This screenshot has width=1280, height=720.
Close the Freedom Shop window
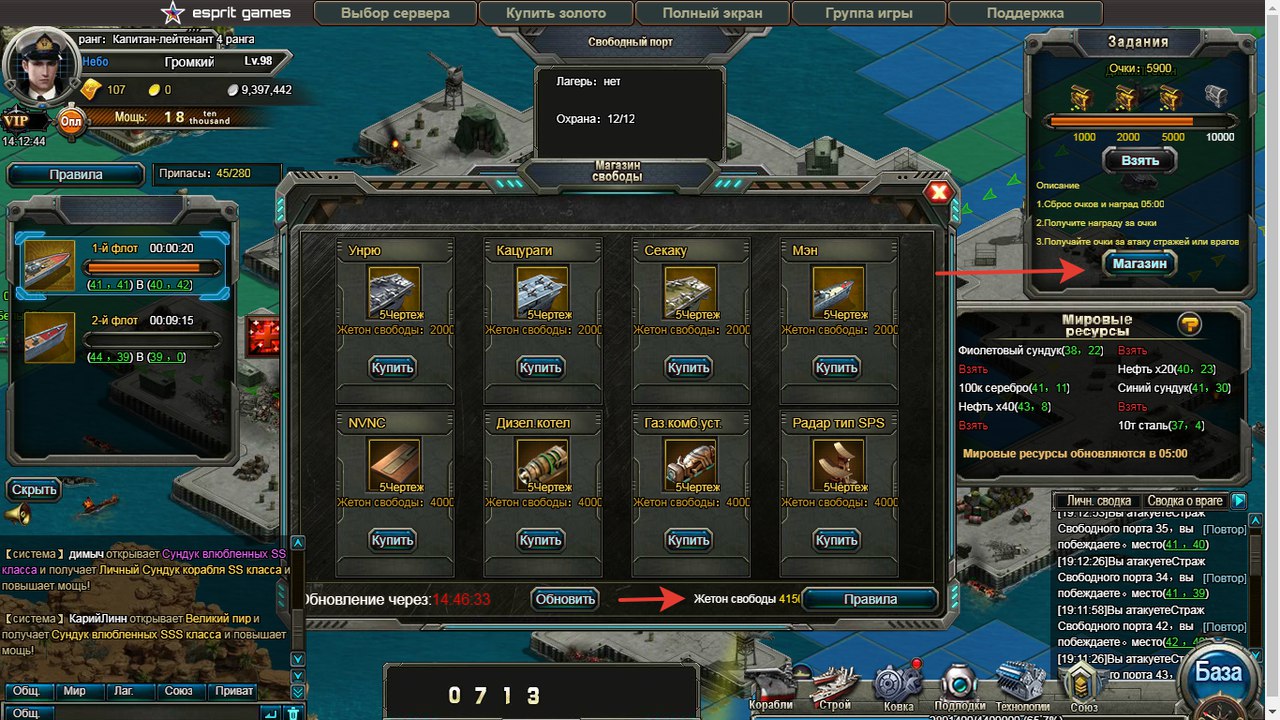[938, 193]
